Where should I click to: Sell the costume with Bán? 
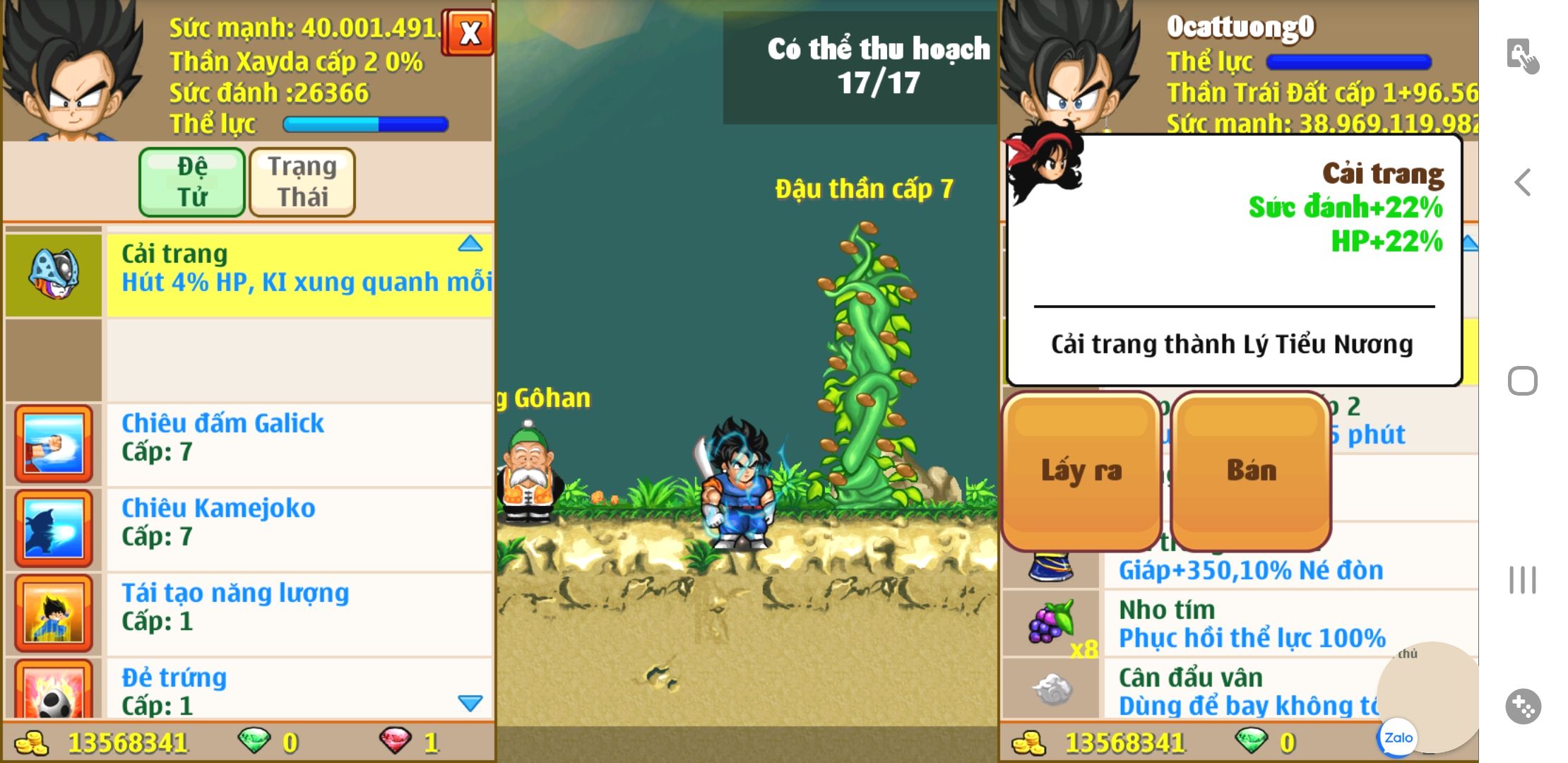click(x=1251, y=471)
